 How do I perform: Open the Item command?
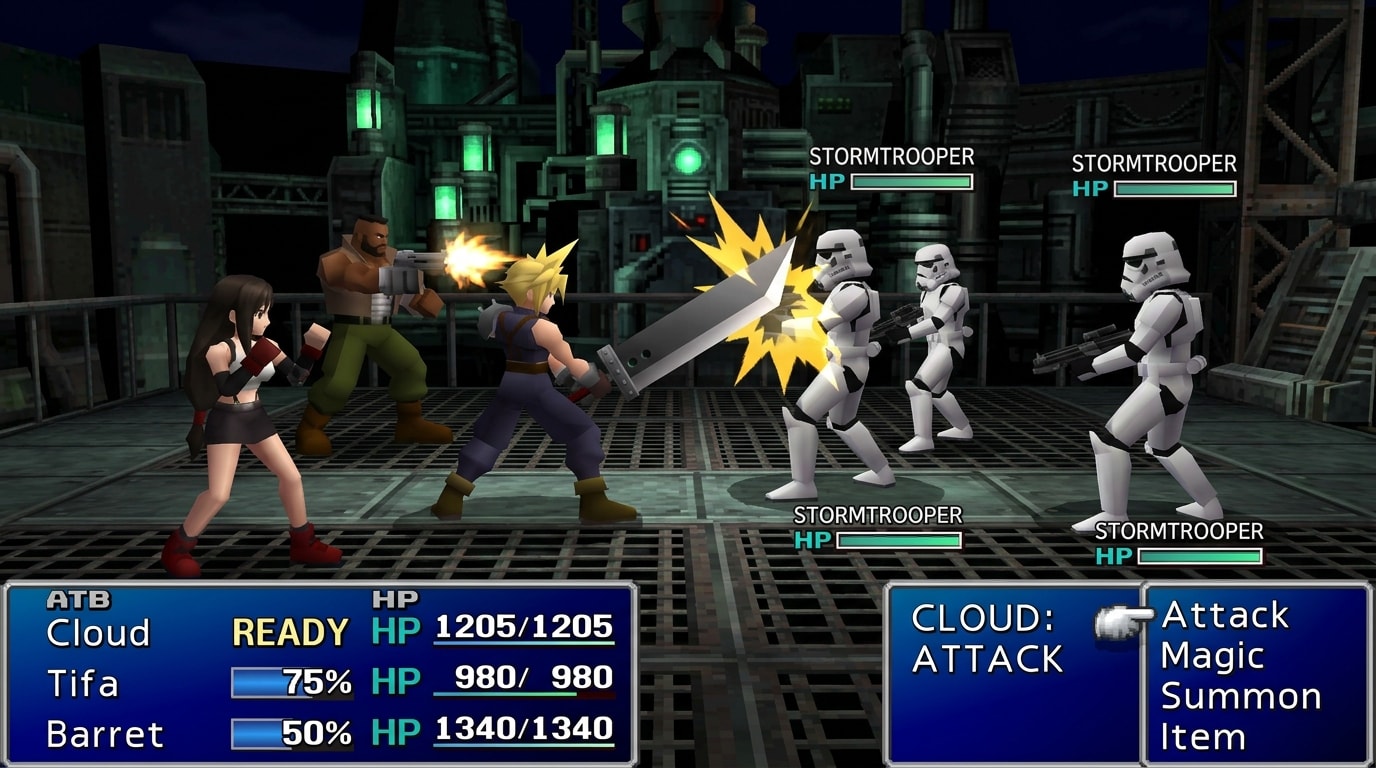click(x=1203, y=738)
